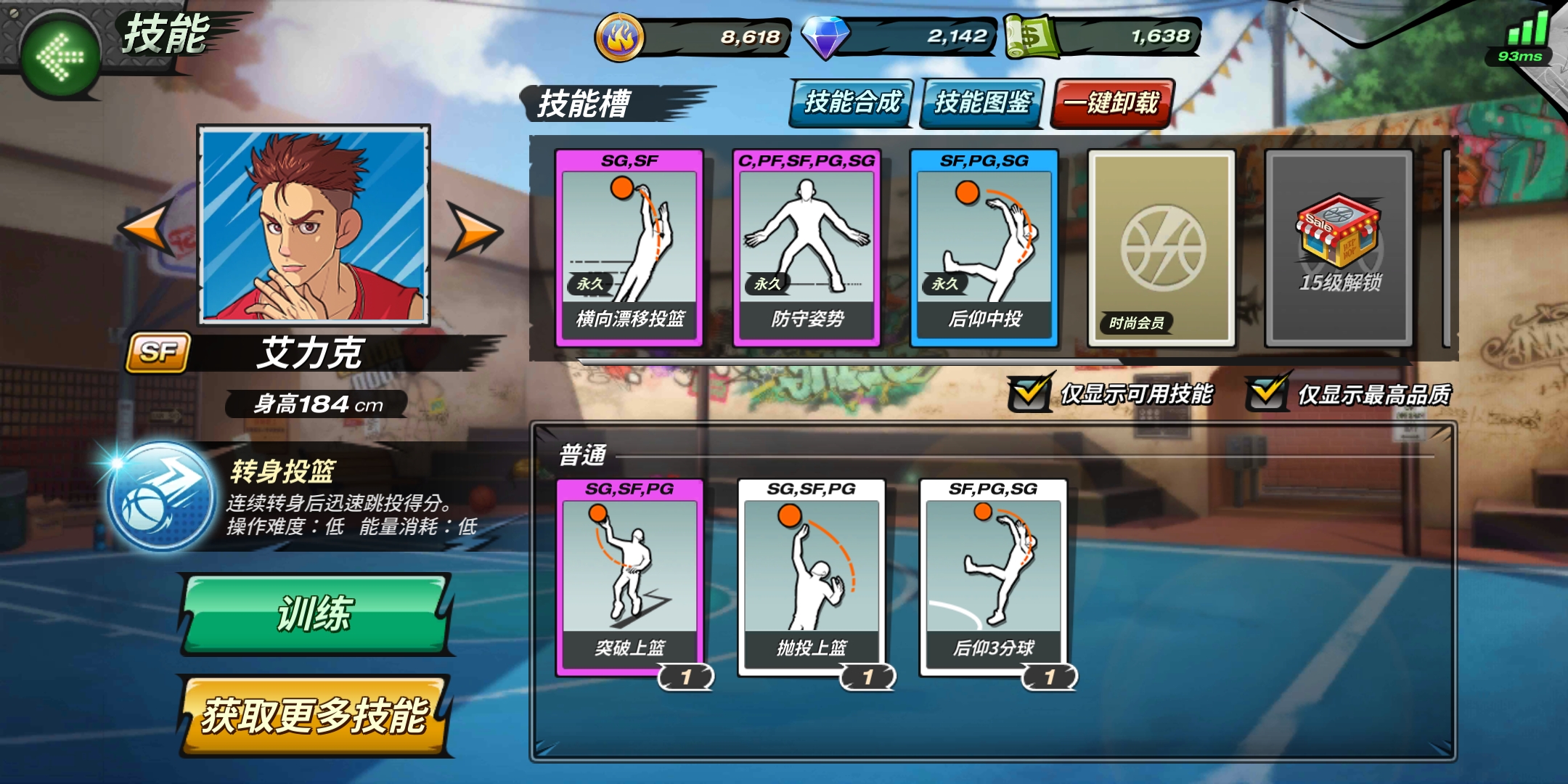Go back with the green arrow button
1568x784 pixels.
(x=61, y=55)
